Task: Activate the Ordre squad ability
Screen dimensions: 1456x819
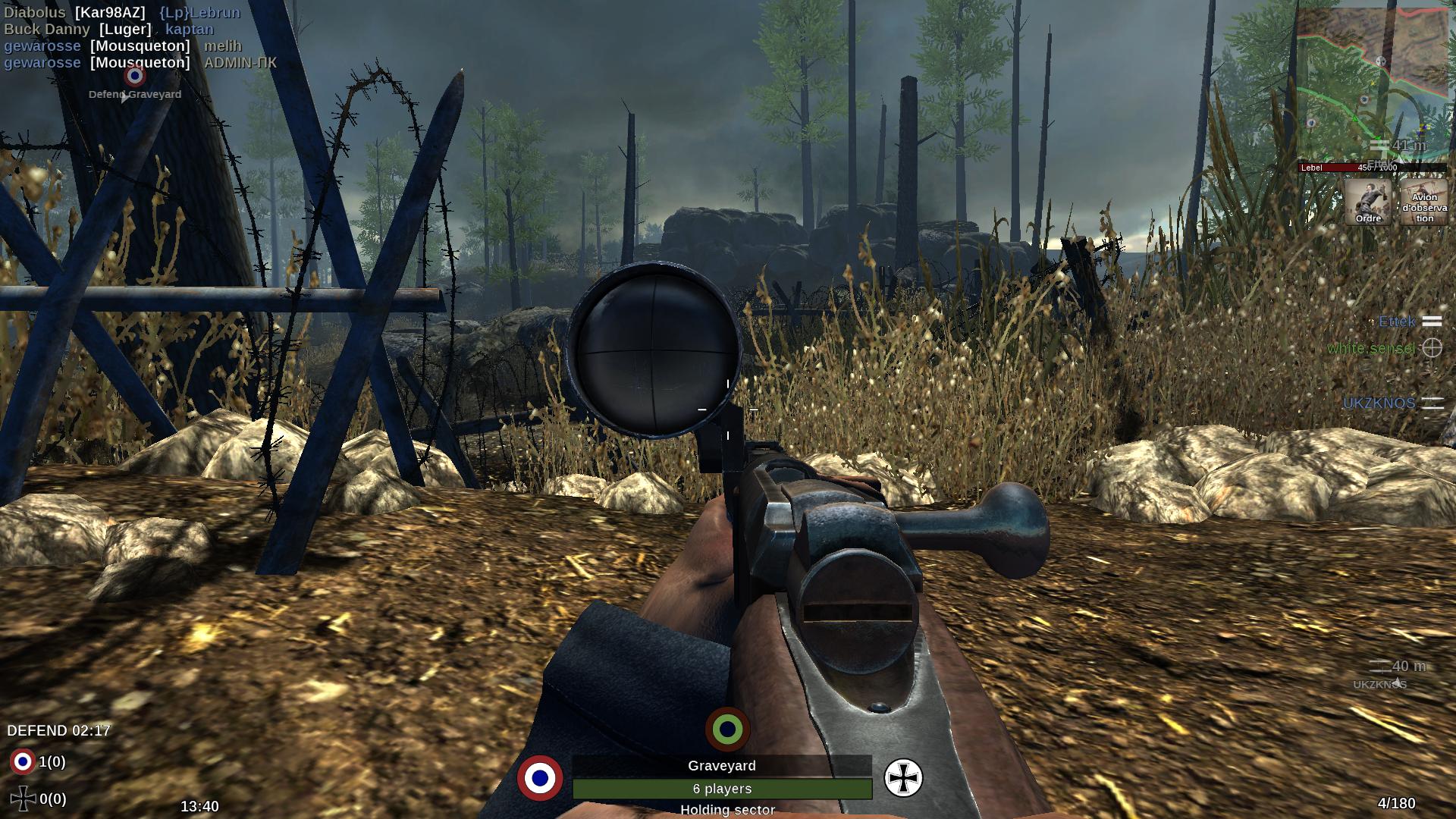Action: [1368, 202]
